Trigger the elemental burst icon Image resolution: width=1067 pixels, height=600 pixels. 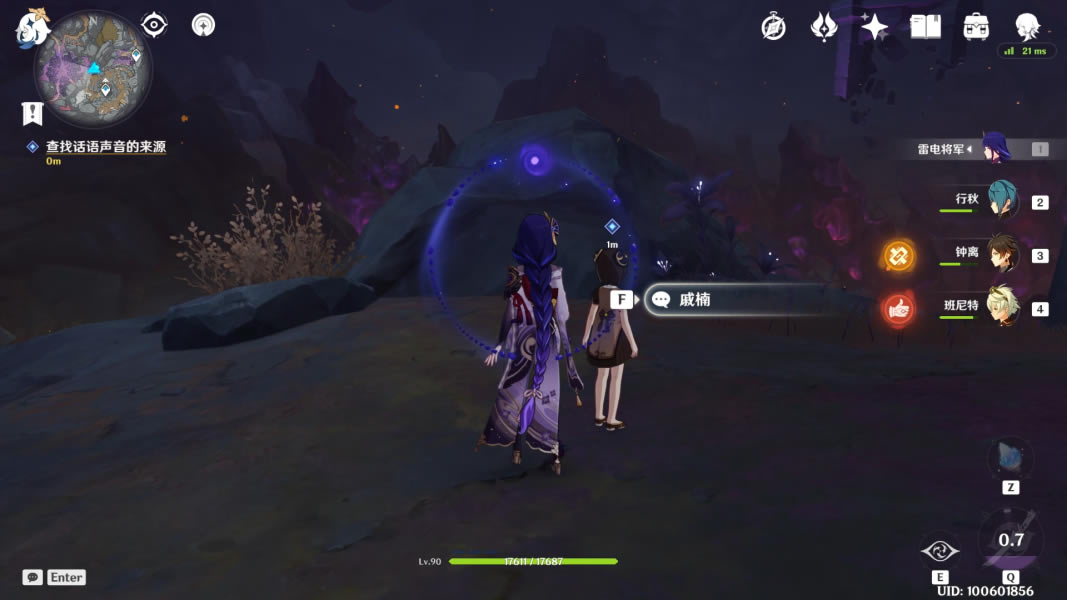coord(1011,541)
